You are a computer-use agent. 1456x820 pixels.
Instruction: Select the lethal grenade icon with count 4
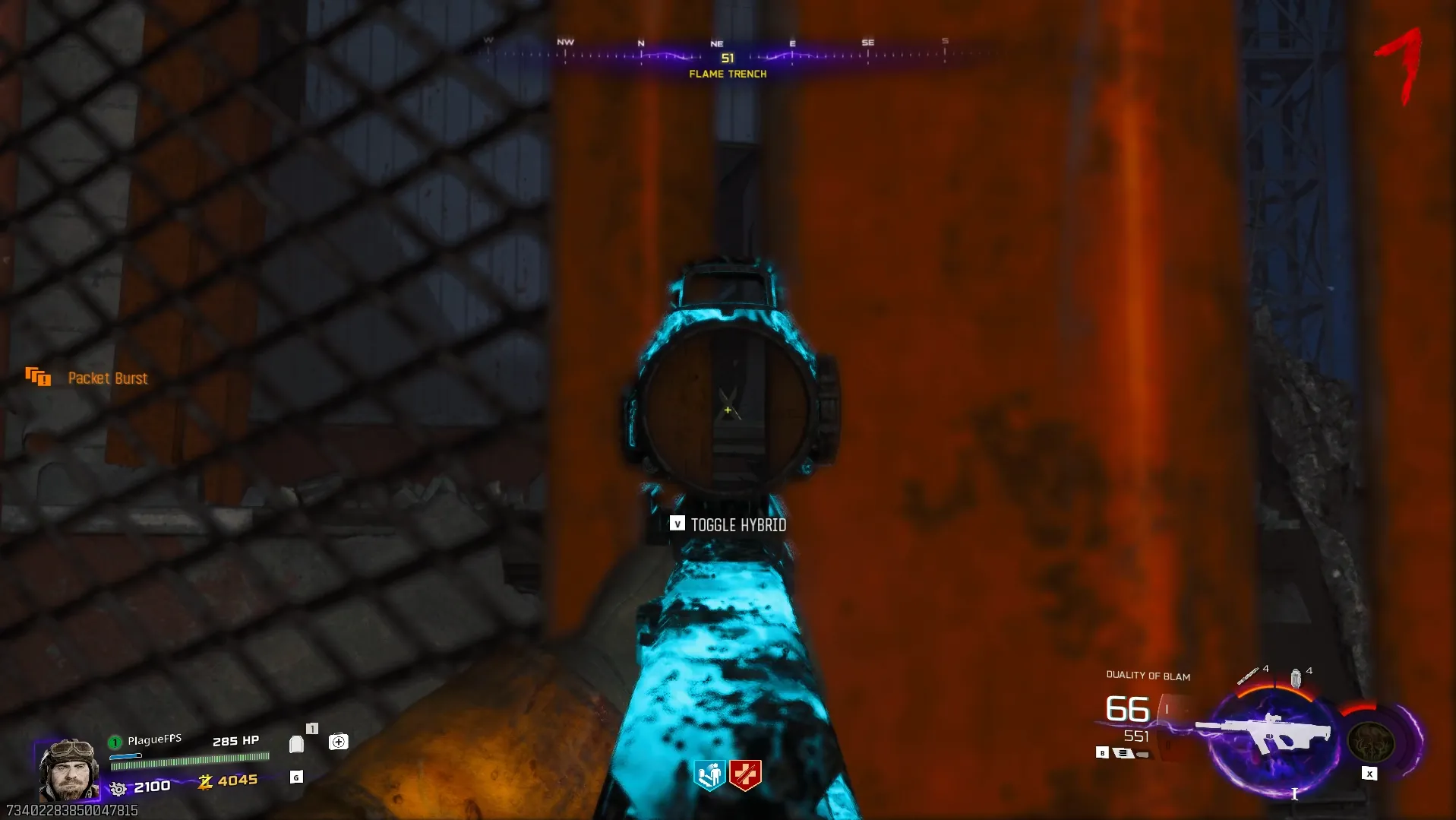point(1296,677)
